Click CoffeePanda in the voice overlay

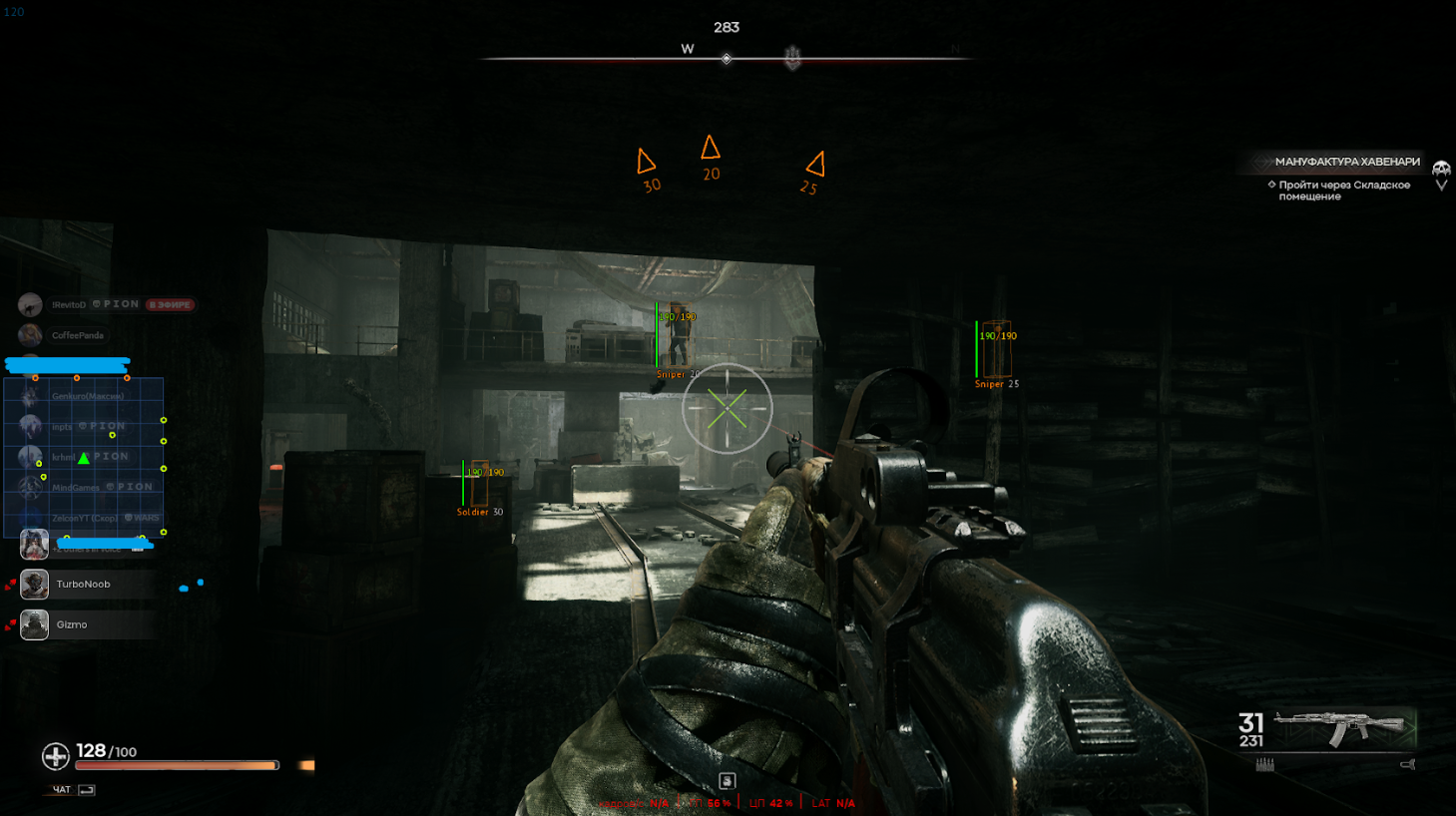coord(77,336)
